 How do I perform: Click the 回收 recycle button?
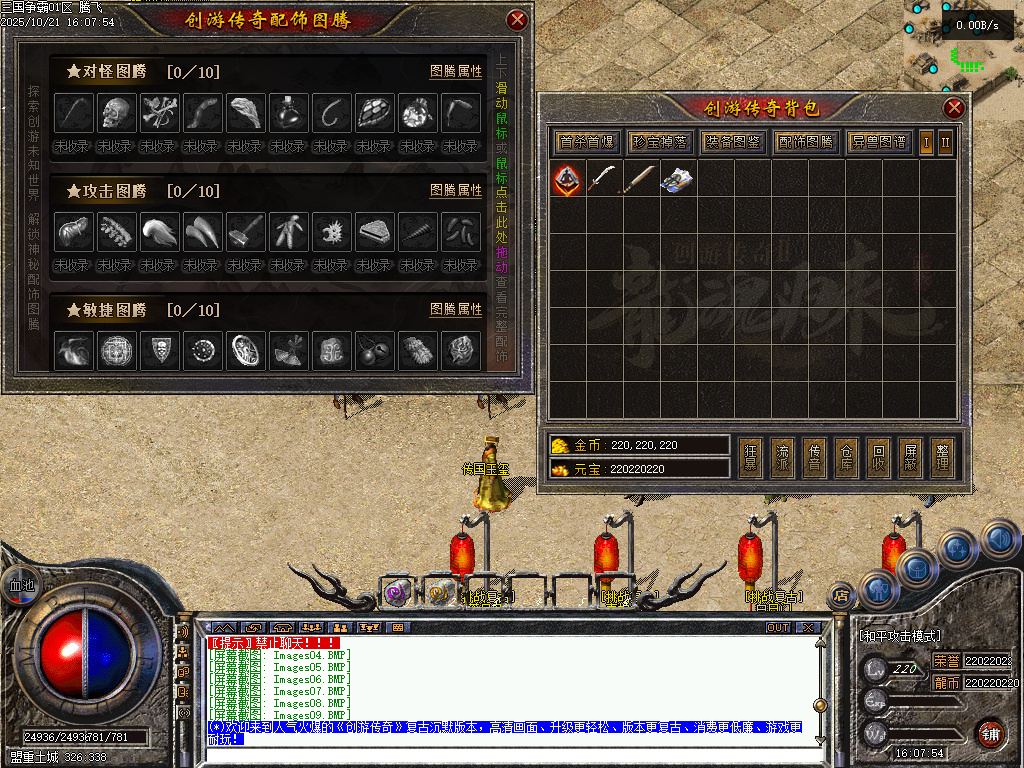(x=877, y=457)
